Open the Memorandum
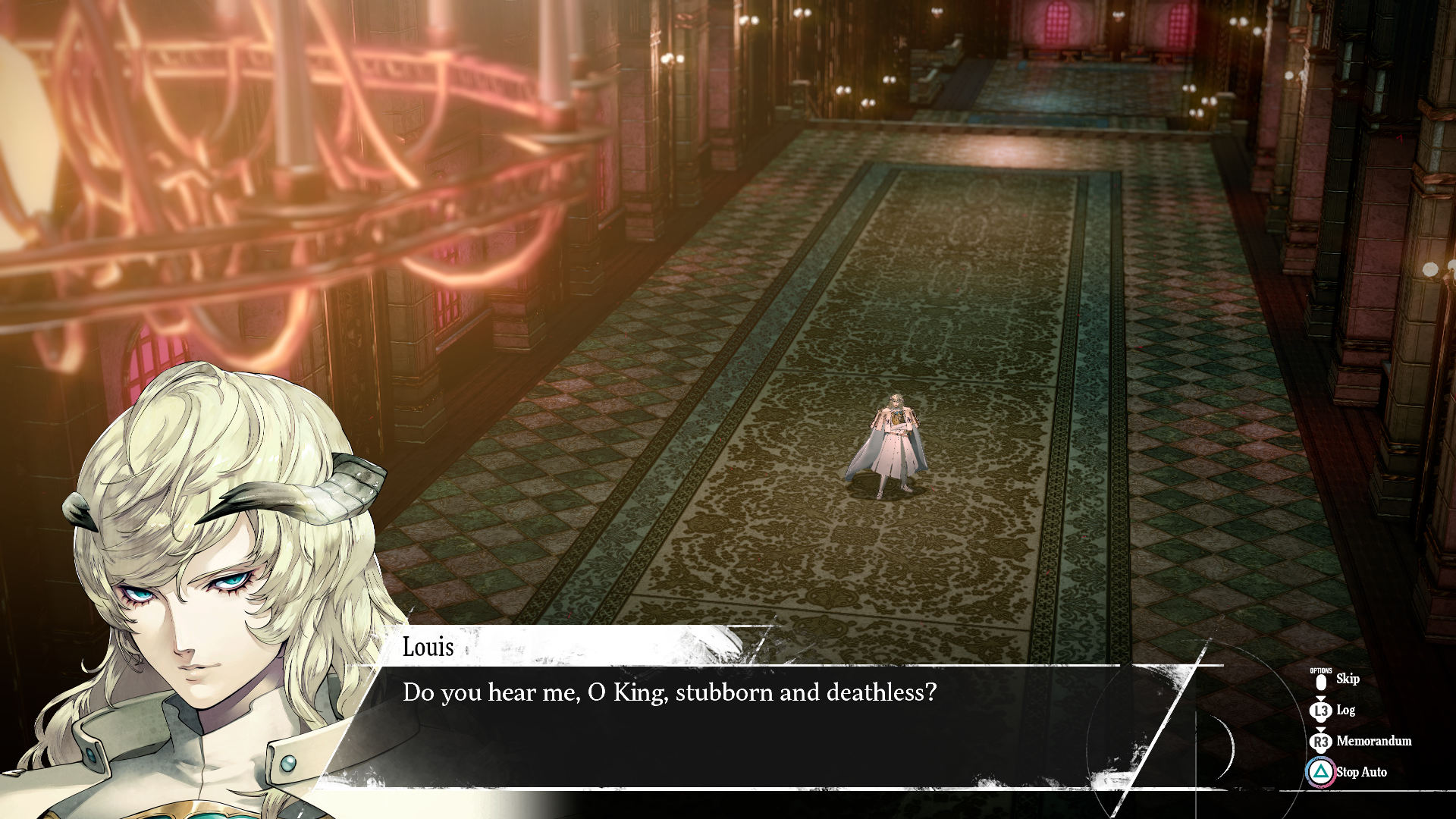 [1373, 741]
